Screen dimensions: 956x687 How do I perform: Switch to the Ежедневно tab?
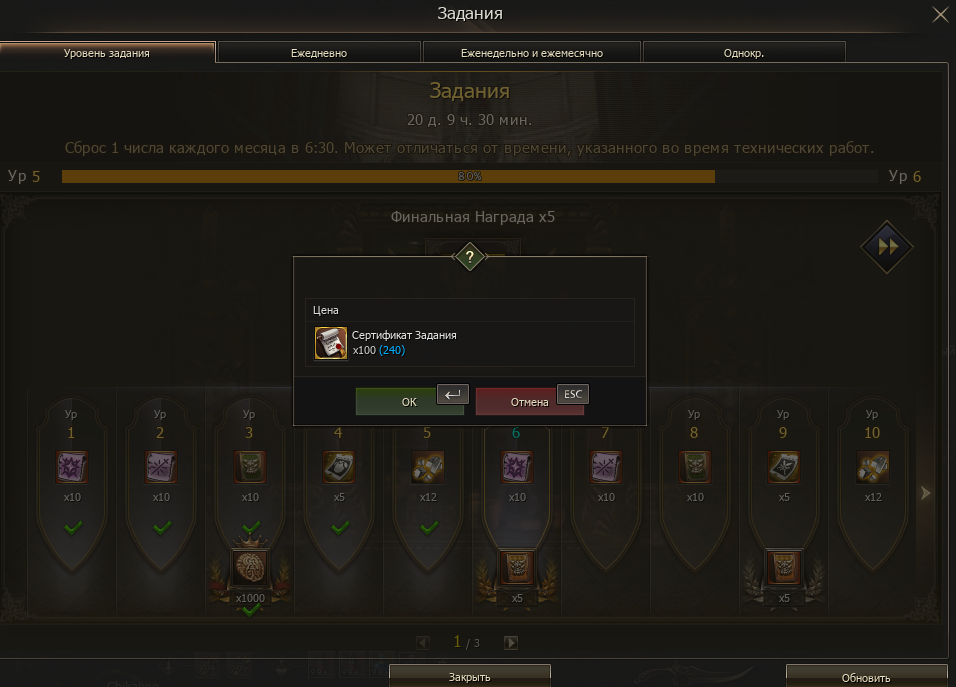tap(319, 53)
